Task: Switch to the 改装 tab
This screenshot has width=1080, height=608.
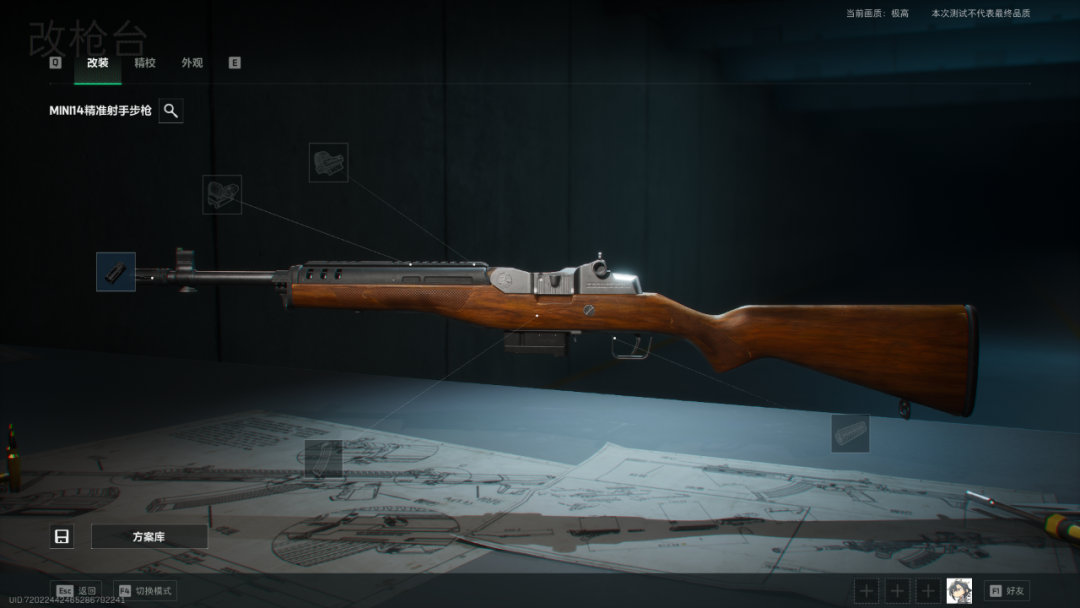Action: (x=97, y=63)
